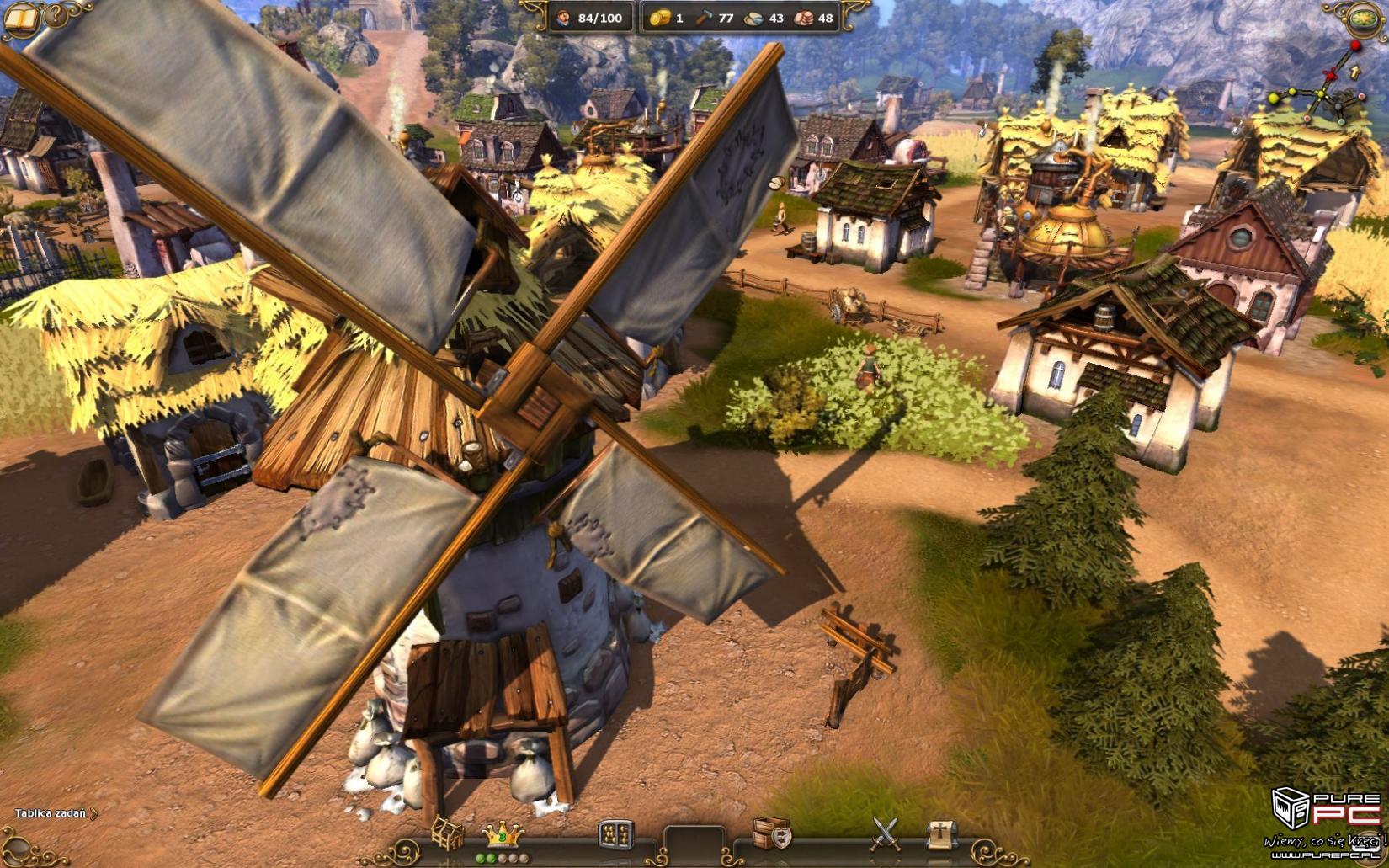
Task: Open the book menu icon
Action: coord(20,19)
